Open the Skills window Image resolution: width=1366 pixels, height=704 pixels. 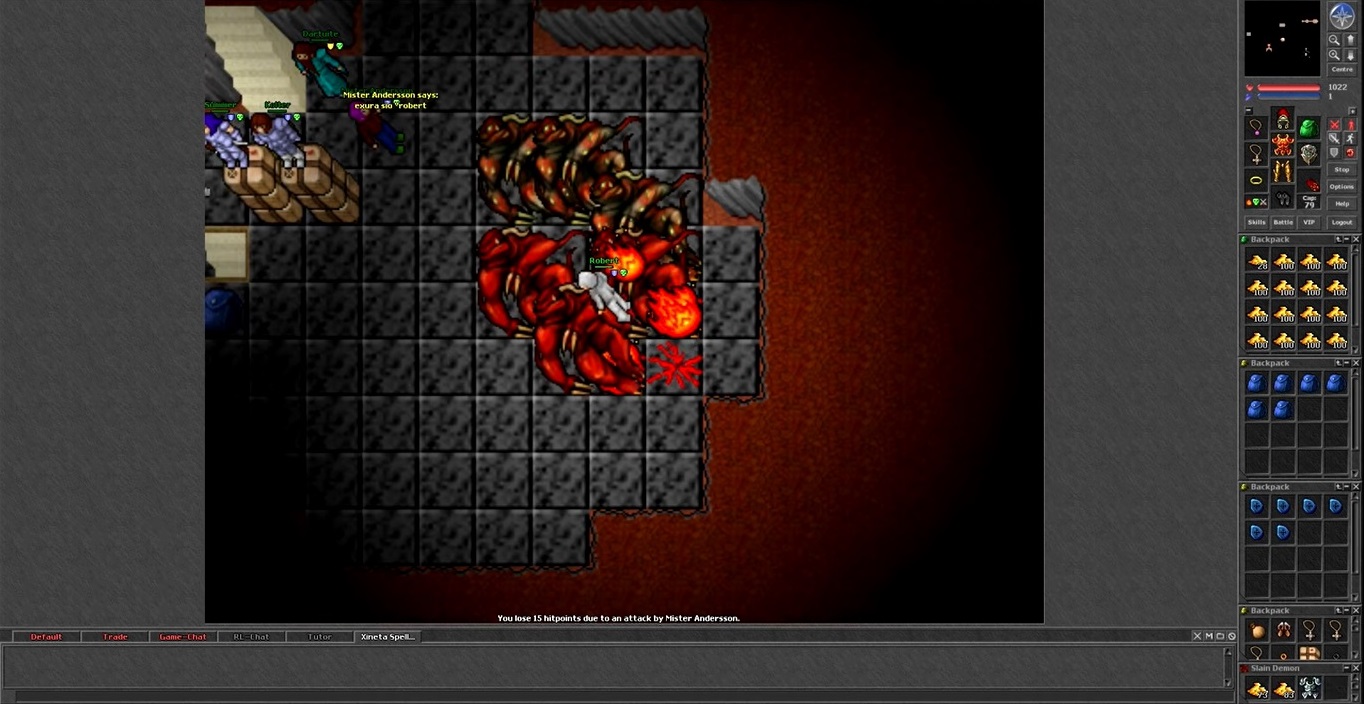[x=1256, y=222]
